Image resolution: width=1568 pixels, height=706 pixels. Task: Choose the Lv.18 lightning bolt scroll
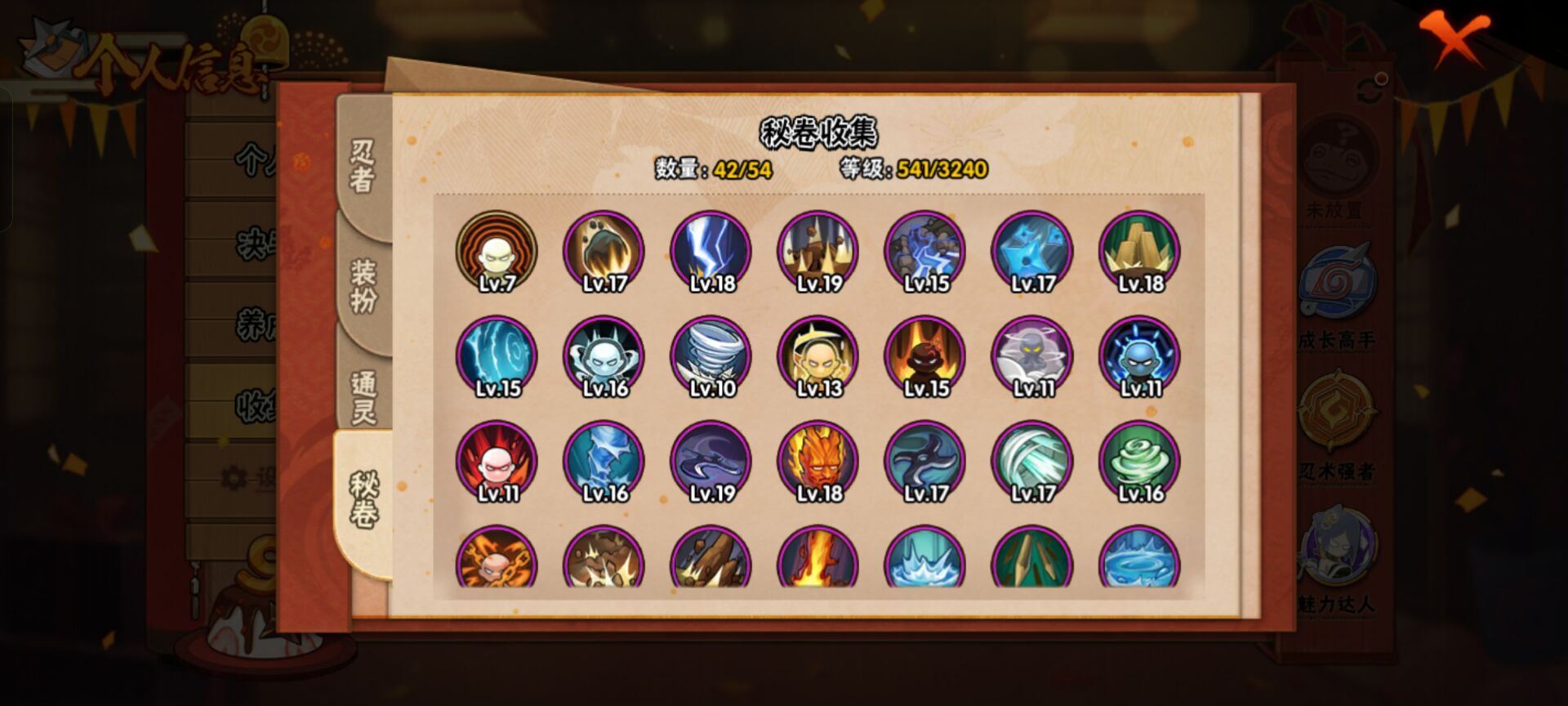[x=711, y=252]
